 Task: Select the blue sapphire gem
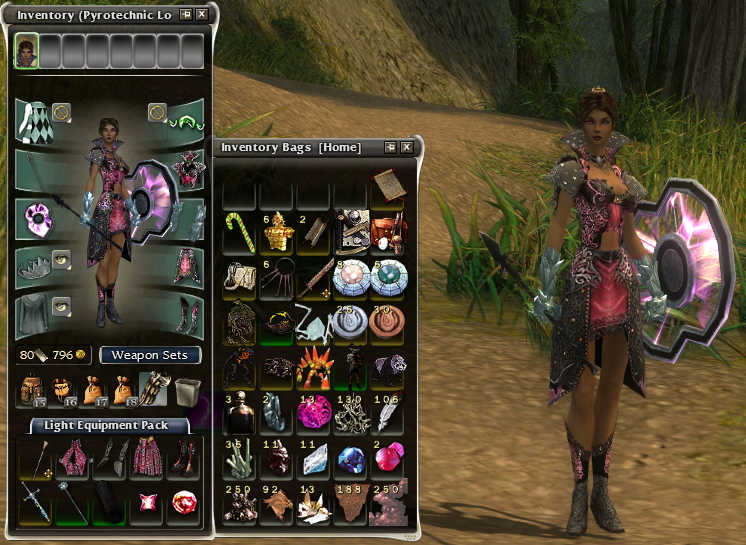click(x=350, y=459)
